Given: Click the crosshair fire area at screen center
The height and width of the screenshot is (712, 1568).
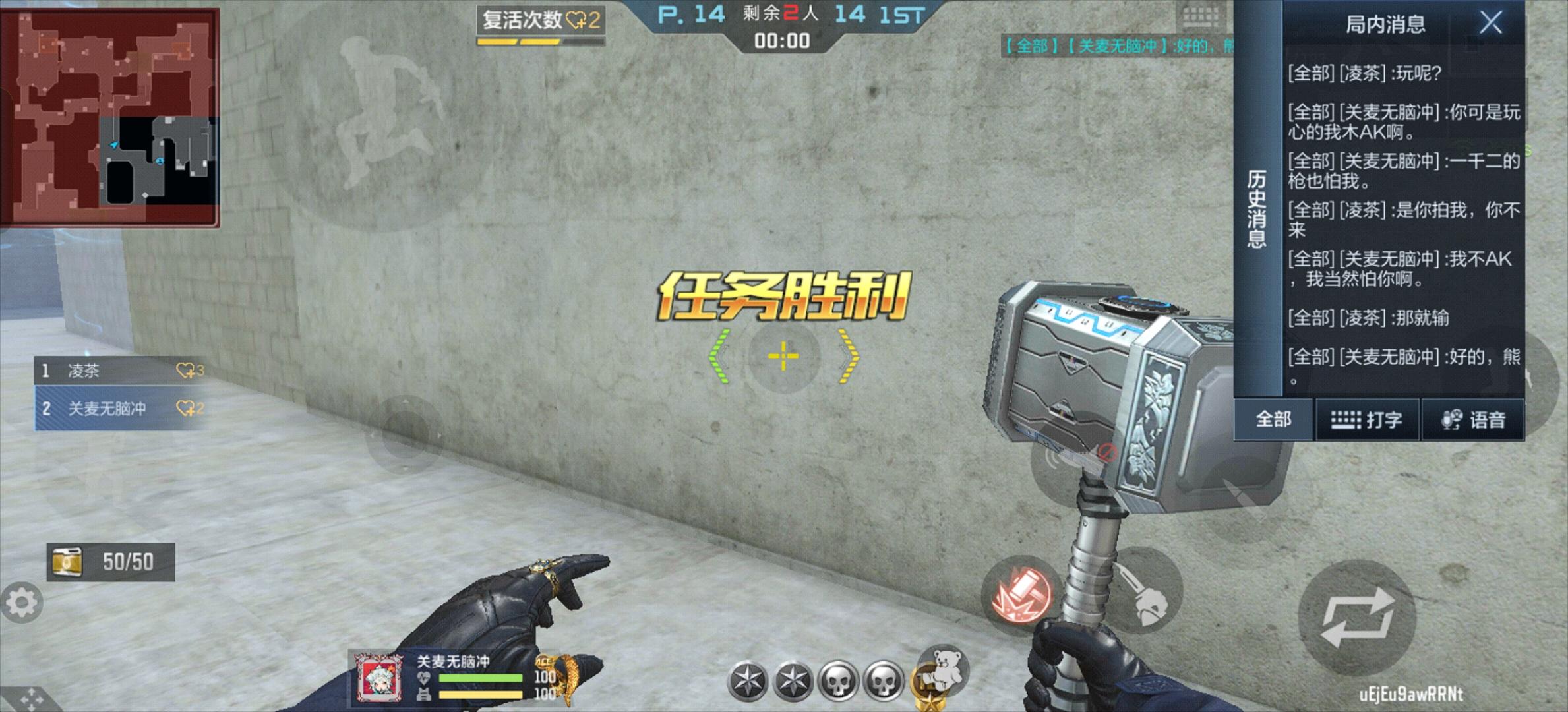Looking at the screenshot, I should (783, 356).
